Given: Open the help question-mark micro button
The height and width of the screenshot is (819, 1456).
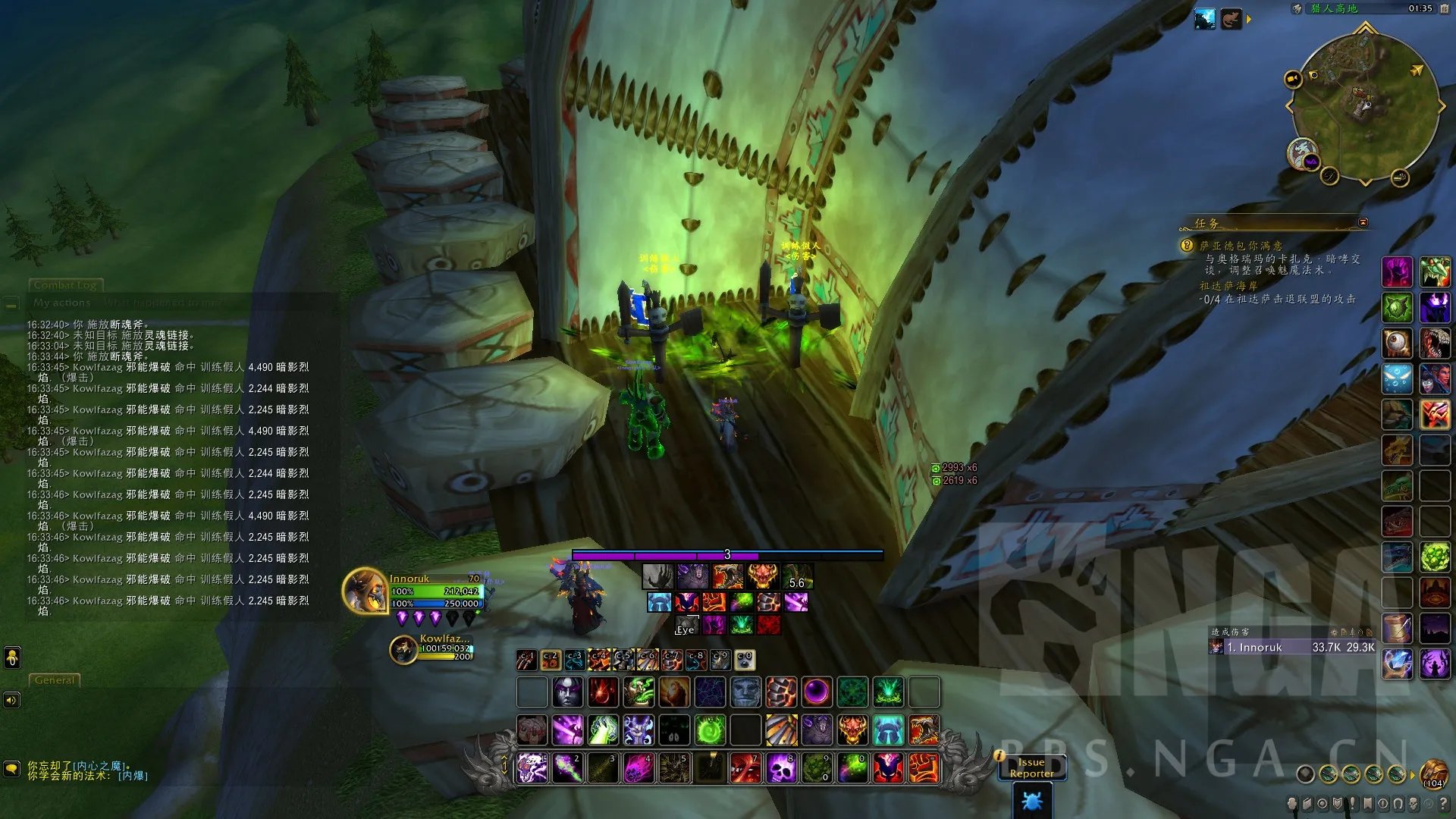Looking at the screenshot, I should 1443,803.
